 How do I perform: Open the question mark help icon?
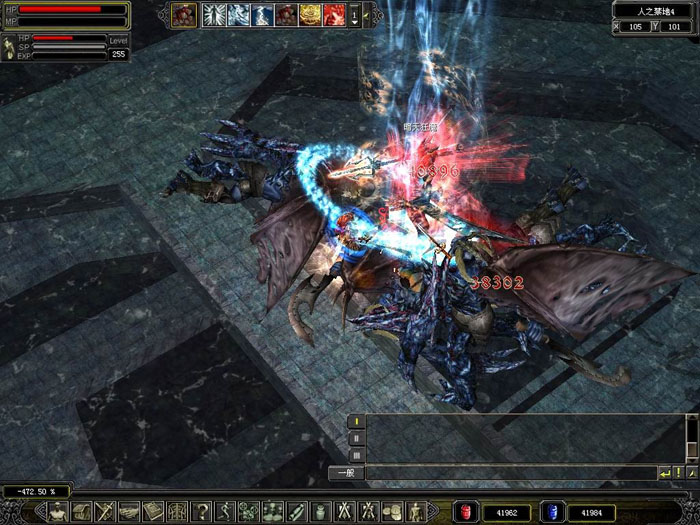[x=202, y=512]
